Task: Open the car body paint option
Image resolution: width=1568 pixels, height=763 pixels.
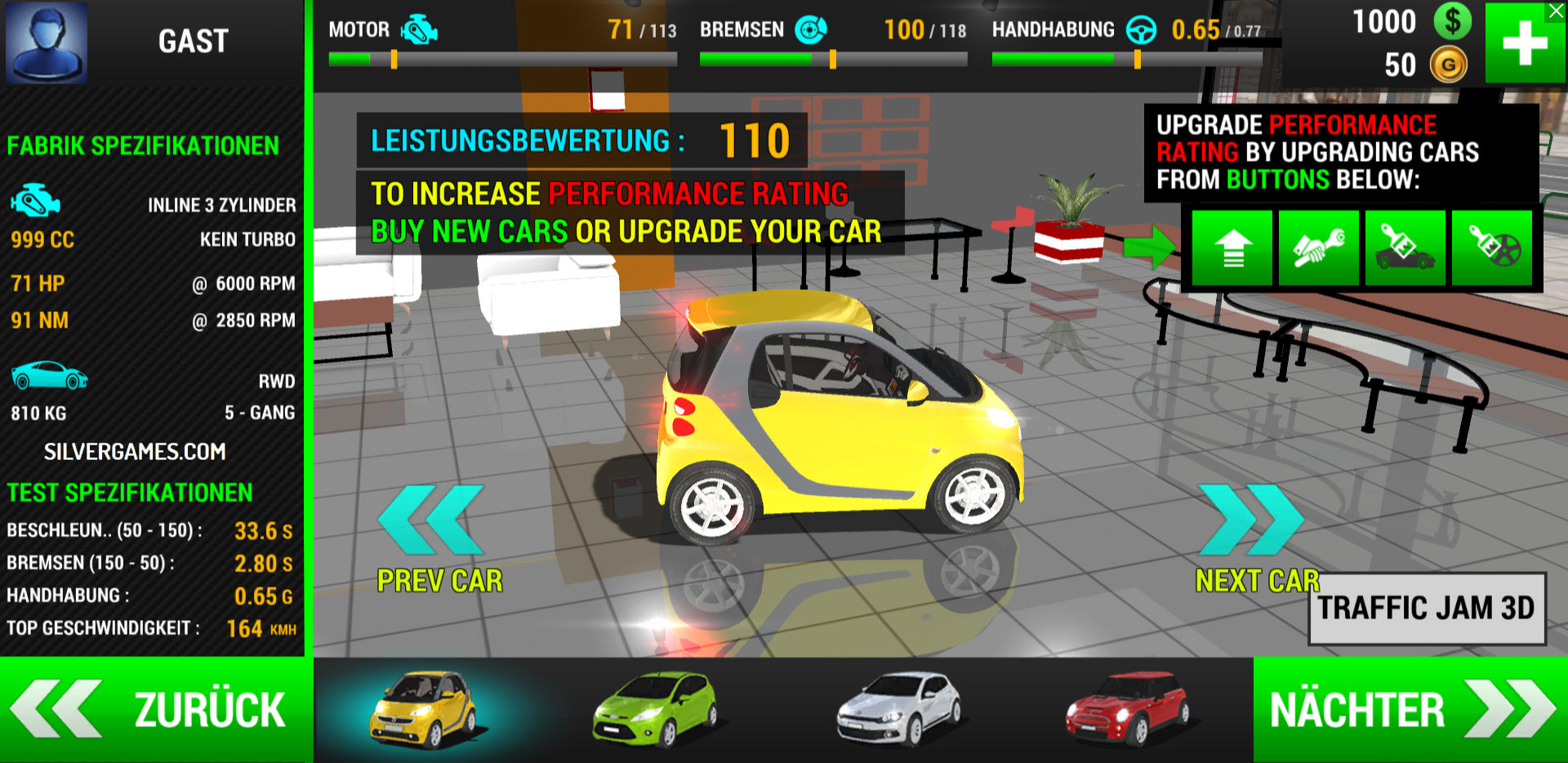Action: 1405,248
